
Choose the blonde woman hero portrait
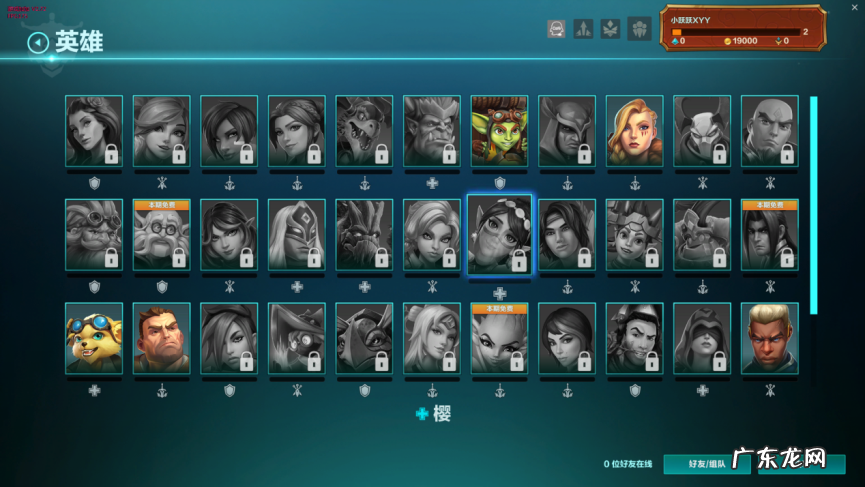coord(634,131)
